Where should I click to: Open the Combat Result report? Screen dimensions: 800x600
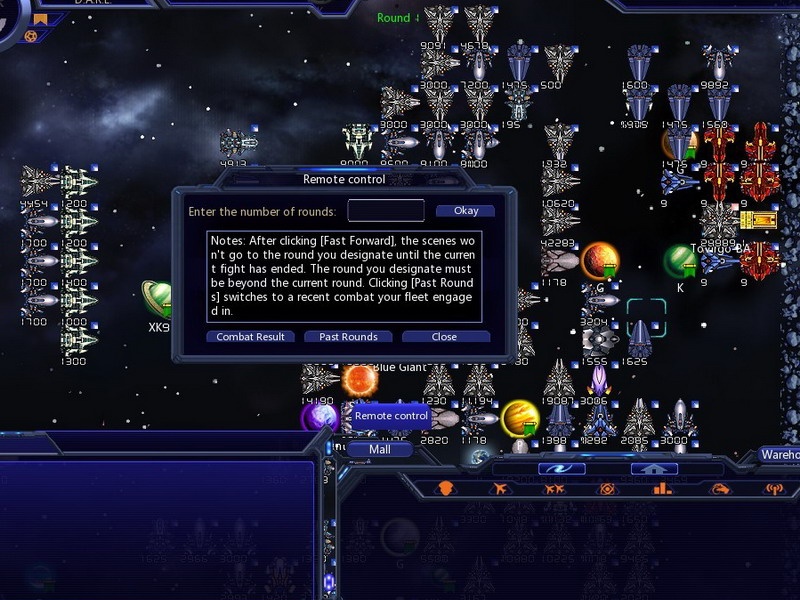point(255,337)
